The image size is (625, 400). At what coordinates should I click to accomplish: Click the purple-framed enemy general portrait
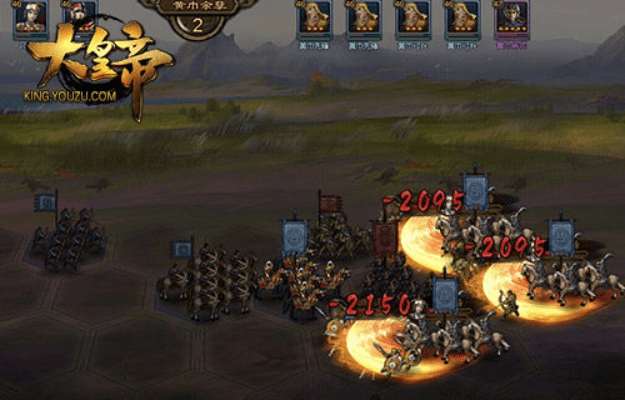tap(511, 18)
